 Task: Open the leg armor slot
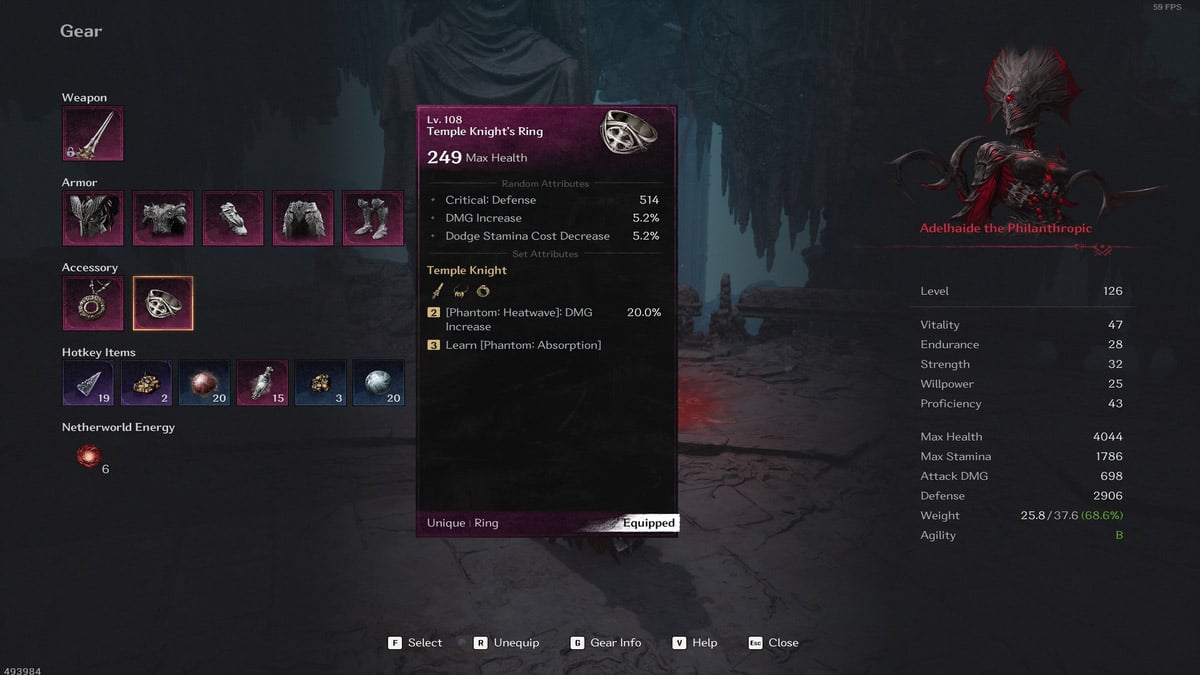point(303,219)
